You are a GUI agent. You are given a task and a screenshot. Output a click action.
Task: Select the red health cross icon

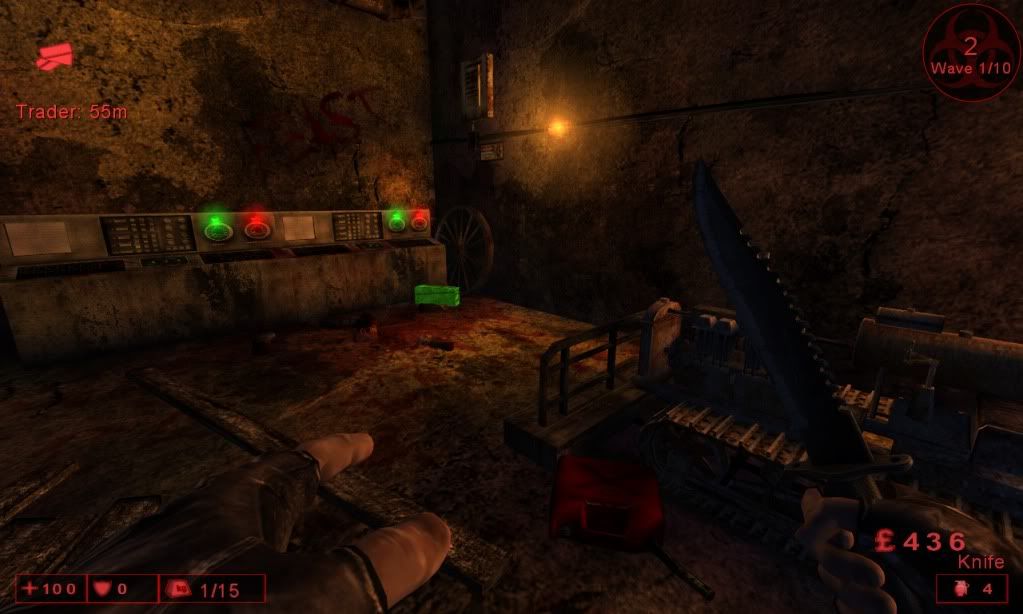click(30, 589)
